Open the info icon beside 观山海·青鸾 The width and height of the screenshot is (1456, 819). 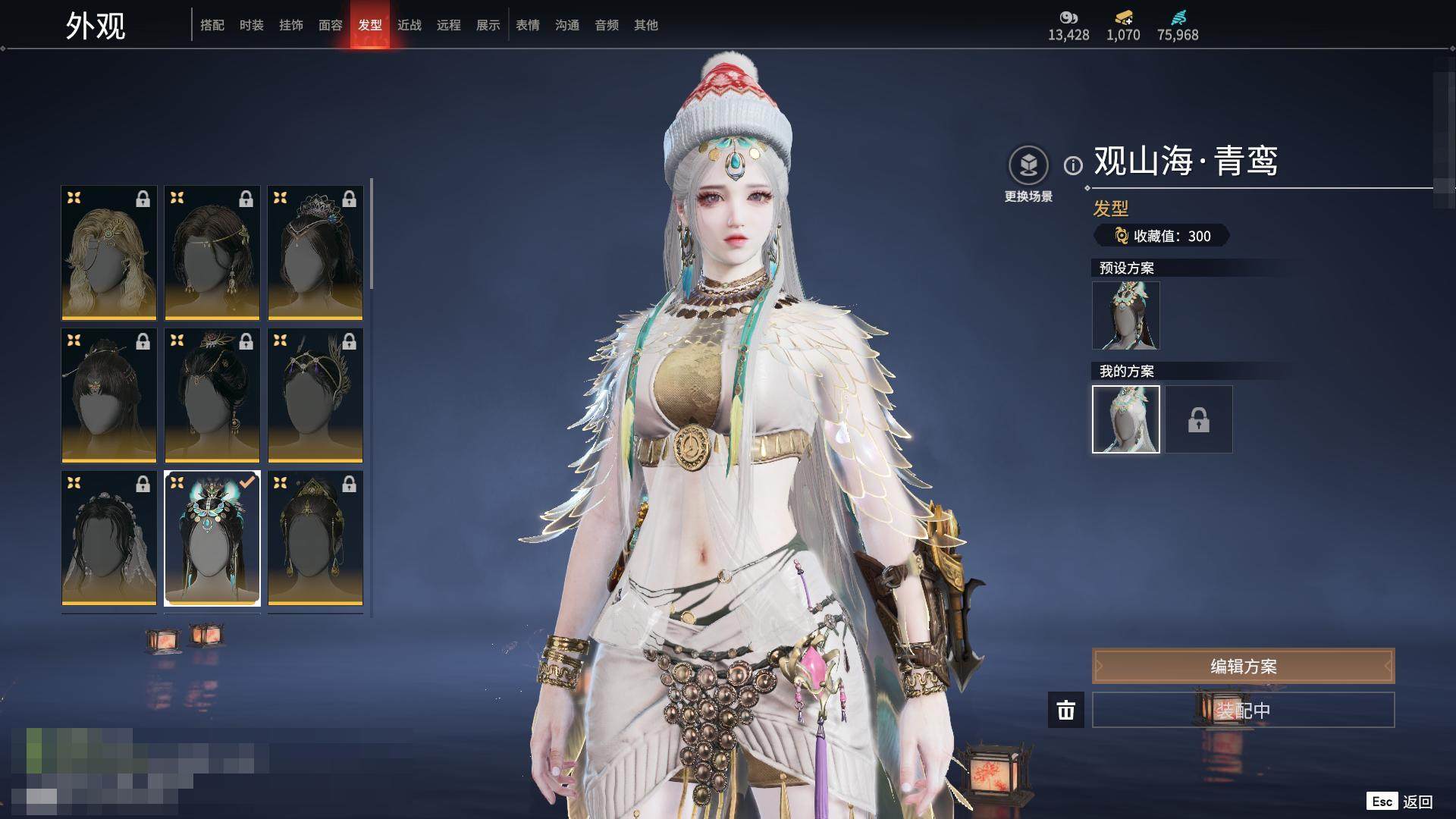(x=1073, y=165)
